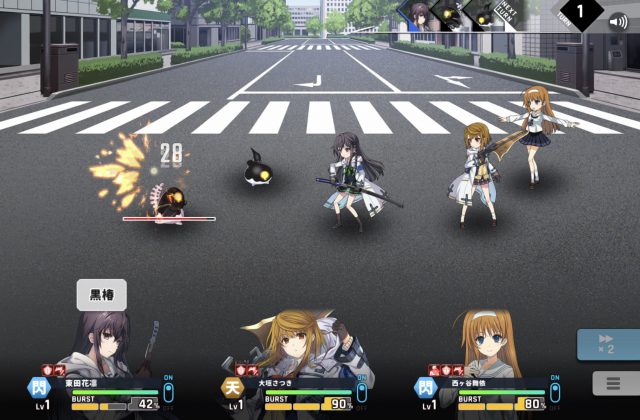Open the hamburger battle menu
The height and width of the screenshot is (420, 640).
(x=606, y=383)
